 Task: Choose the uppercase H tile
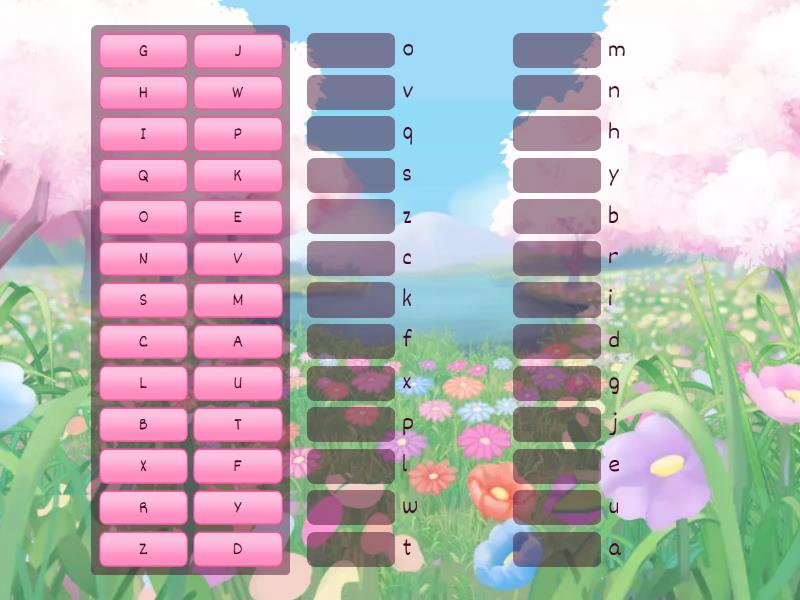(143, 93)
